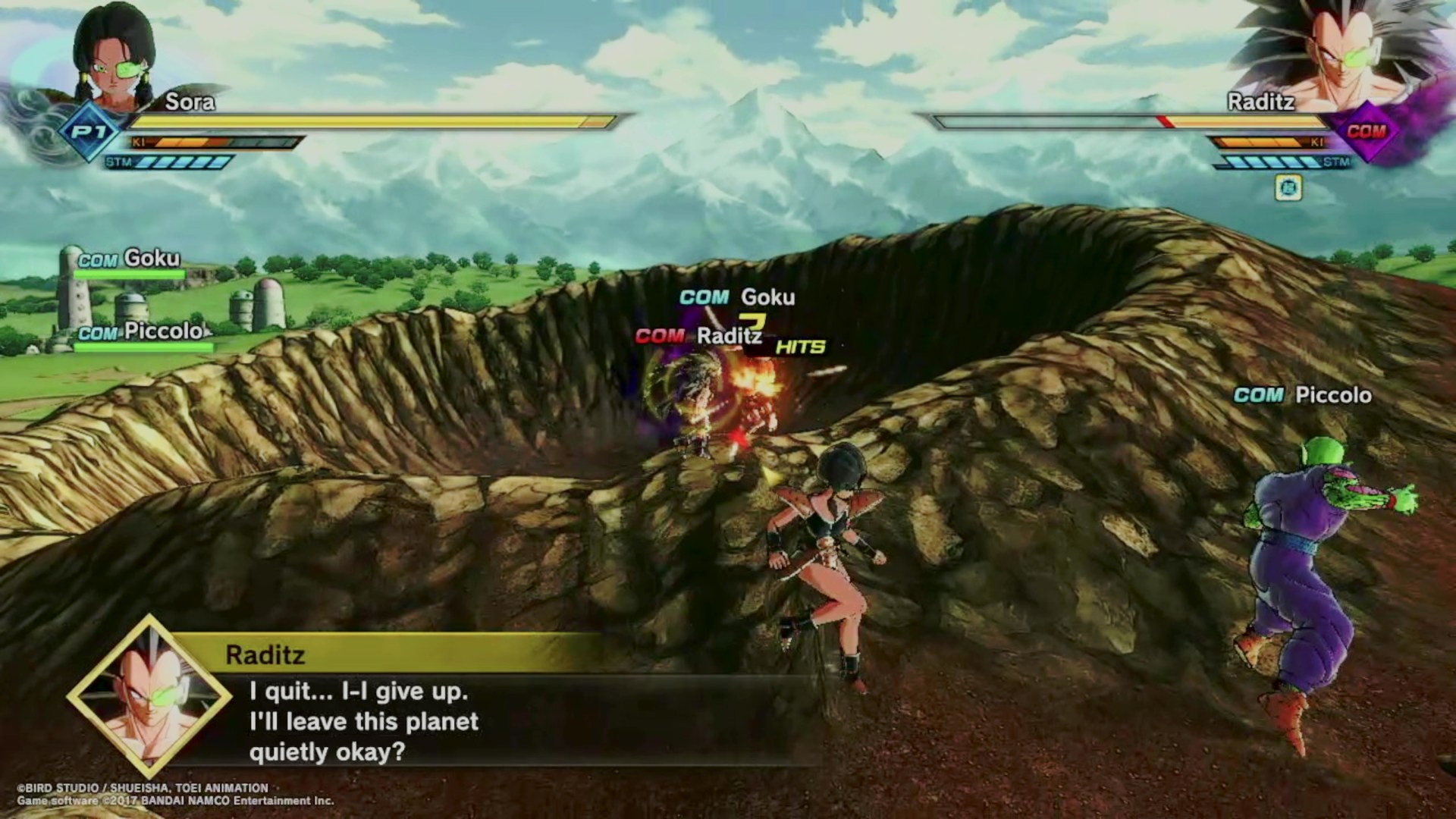Choose Goku in the ally team list
Screen dimensions: 1456x819
(x=130, y=260)
